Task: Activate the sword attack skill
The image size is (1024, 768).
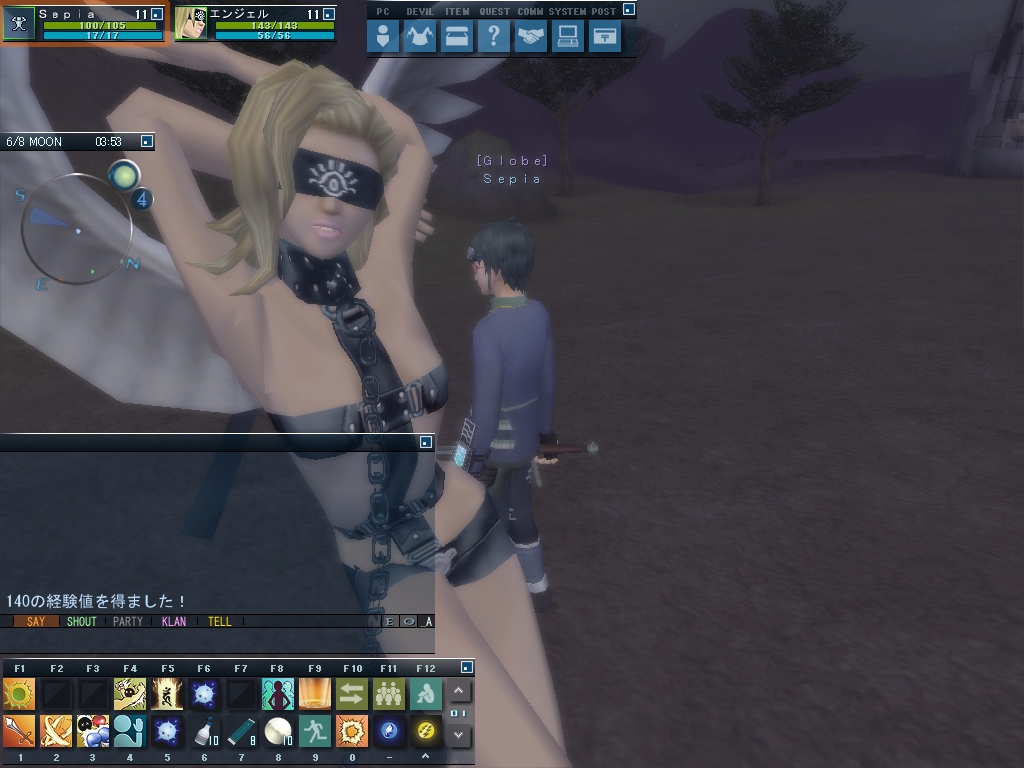Action: pos(19,731)
